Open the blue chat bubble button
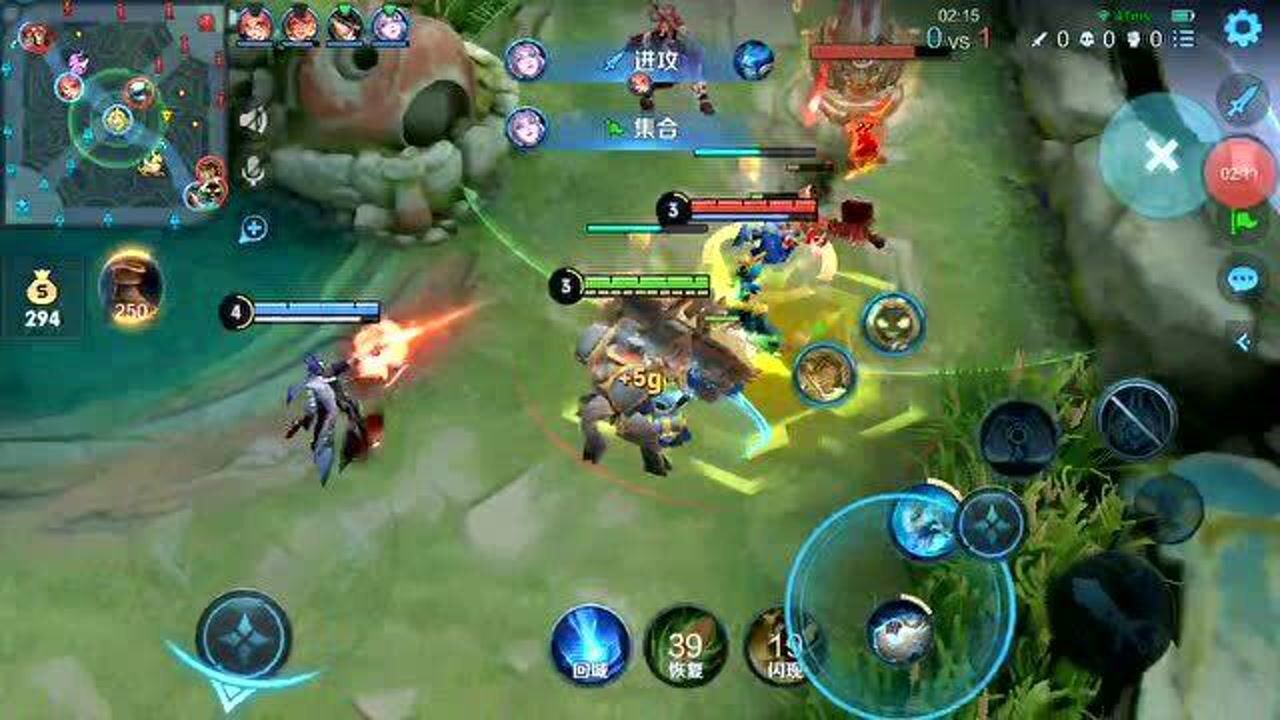1280x720 pixels. coord(1243,279)
